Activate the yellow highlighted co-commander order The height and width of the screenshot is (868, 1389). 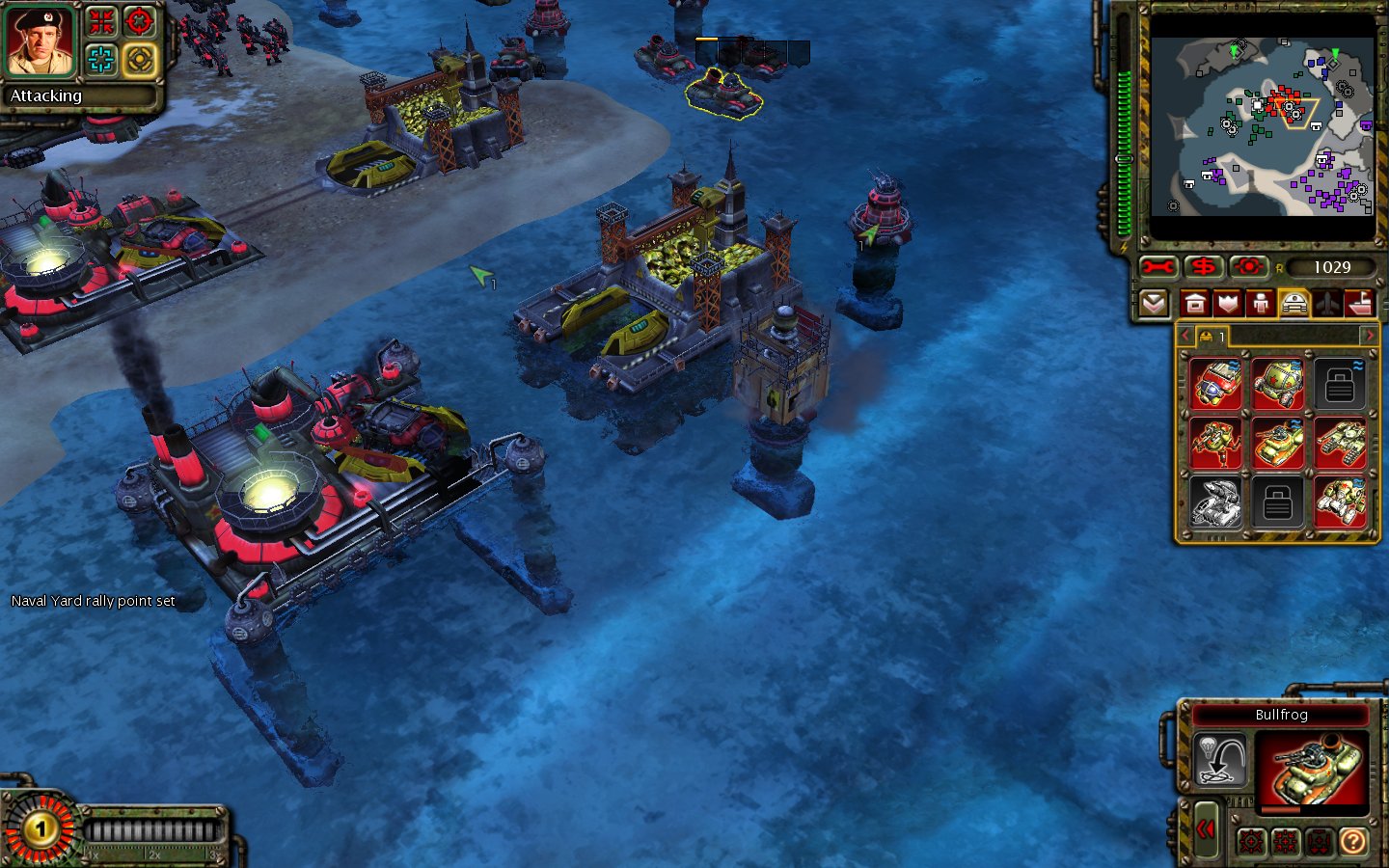tap(140, 60)
